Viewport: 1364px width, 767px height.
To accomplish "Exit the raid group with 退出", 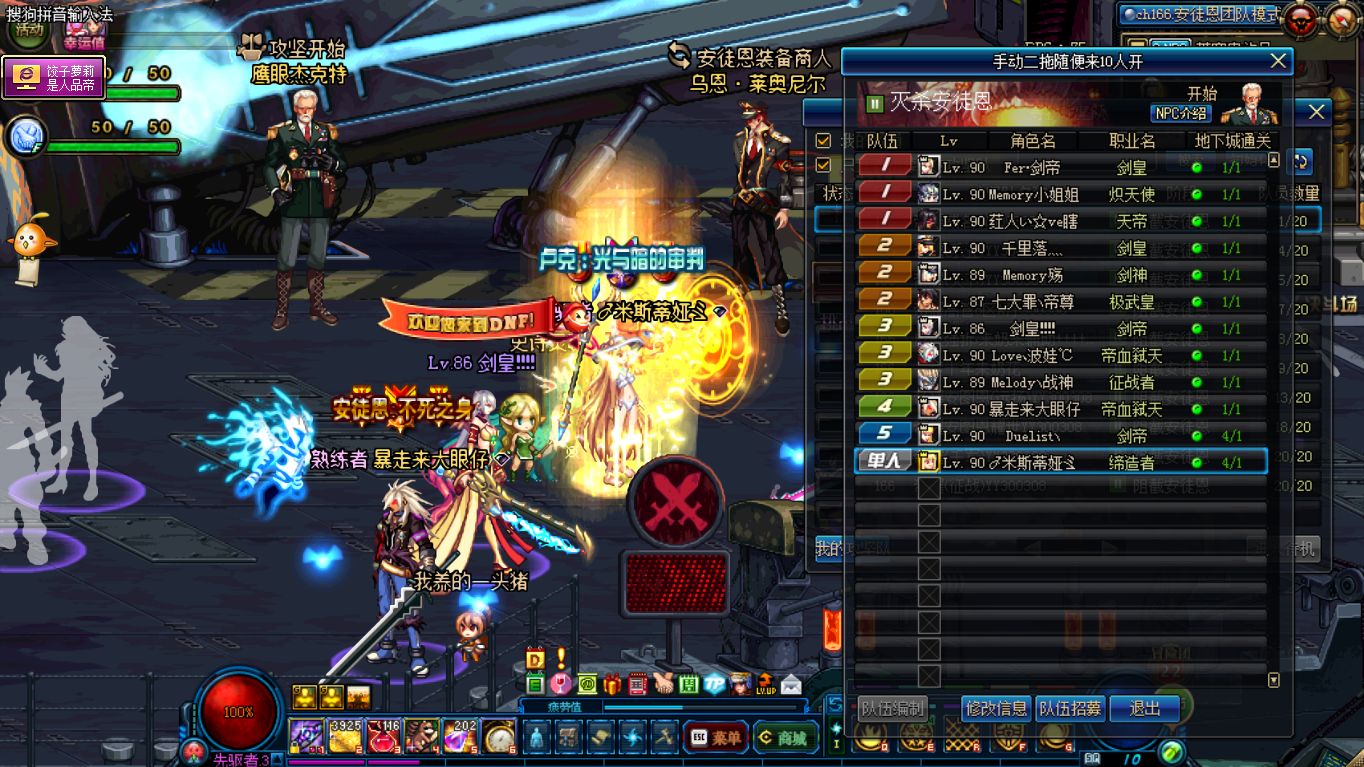I will tap(1144, 709).
